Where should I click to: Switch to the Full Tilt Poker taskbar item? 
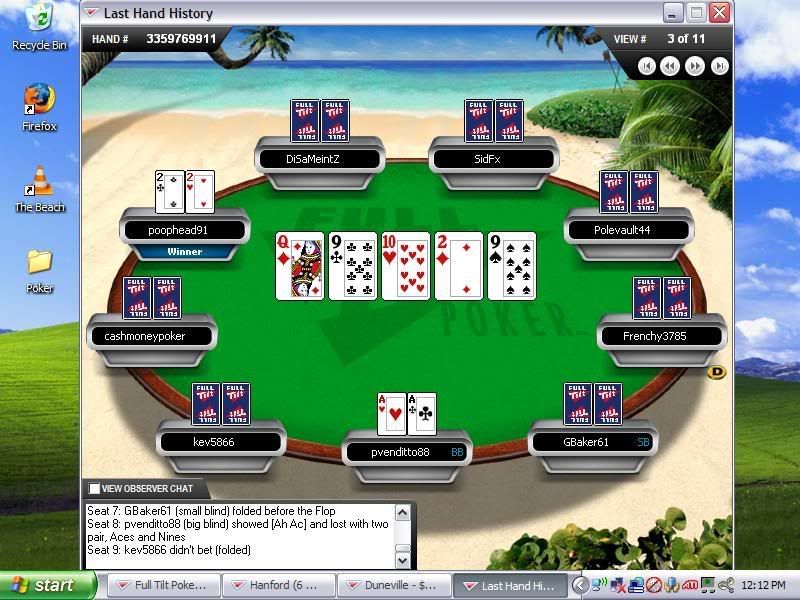(x=162, y=585)
